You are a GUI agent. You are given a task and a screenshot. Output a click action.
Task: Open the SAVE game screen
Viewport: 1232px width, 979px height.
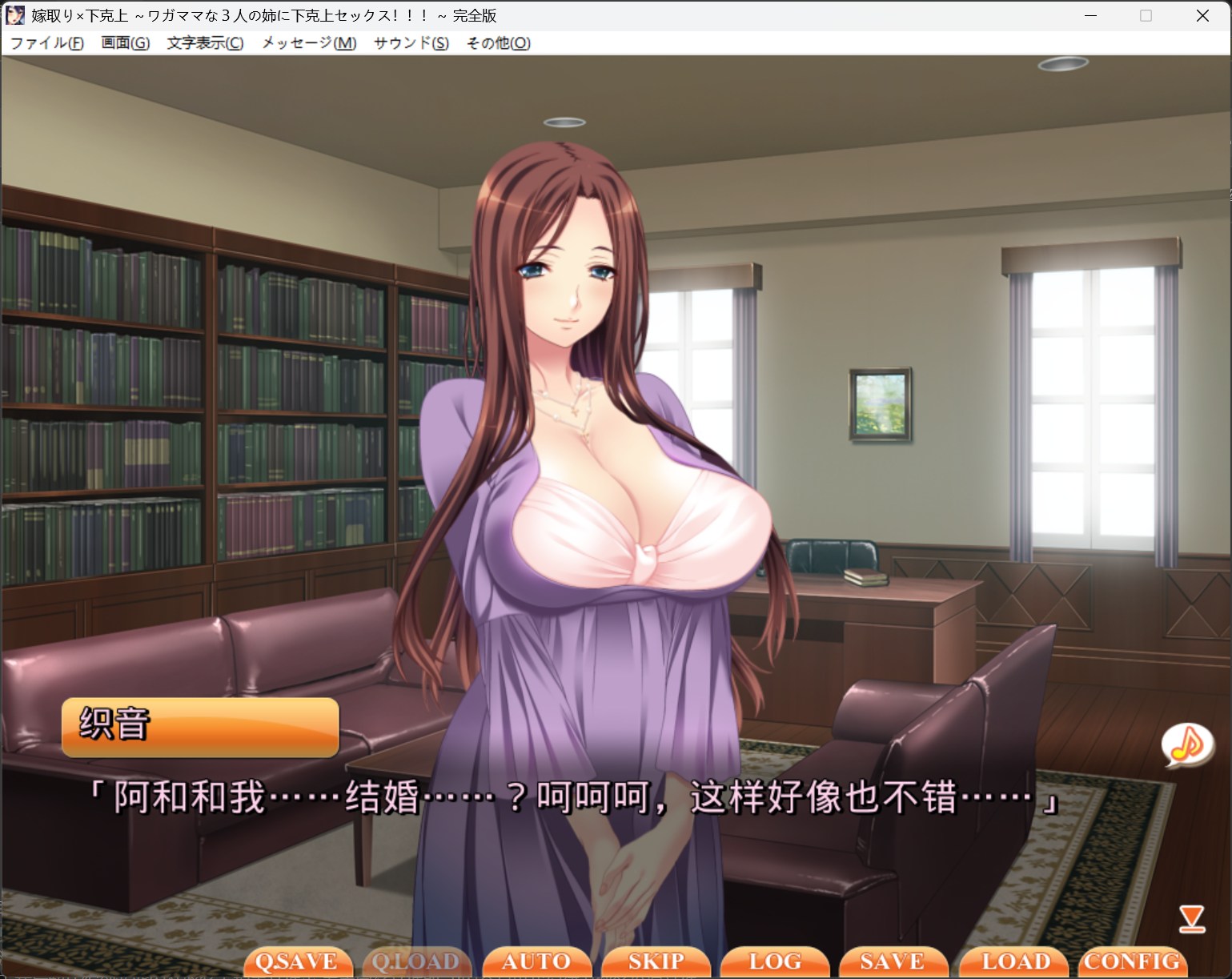893,961
